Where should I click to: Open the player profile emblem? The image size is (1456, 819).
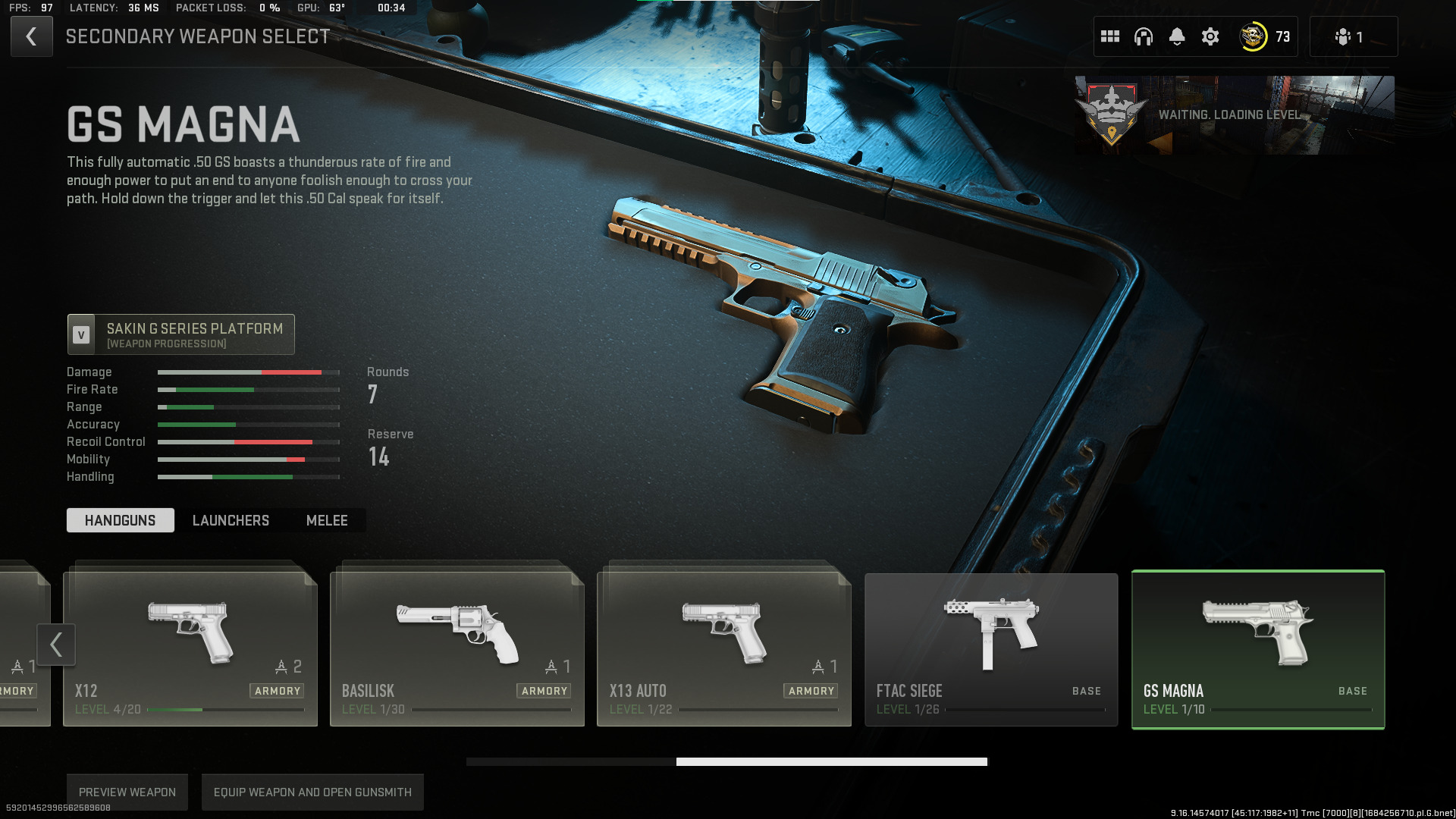point(1253,36)
